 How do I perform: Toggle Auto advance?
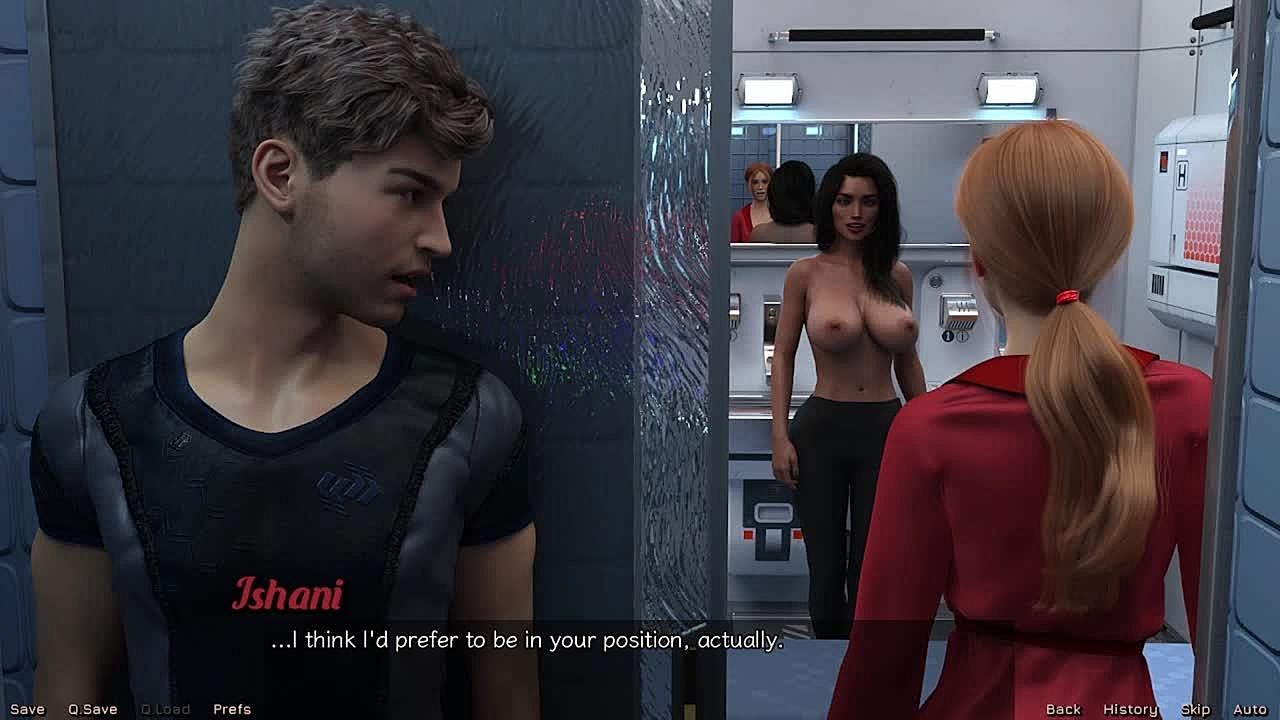(x=1250, y=709)
